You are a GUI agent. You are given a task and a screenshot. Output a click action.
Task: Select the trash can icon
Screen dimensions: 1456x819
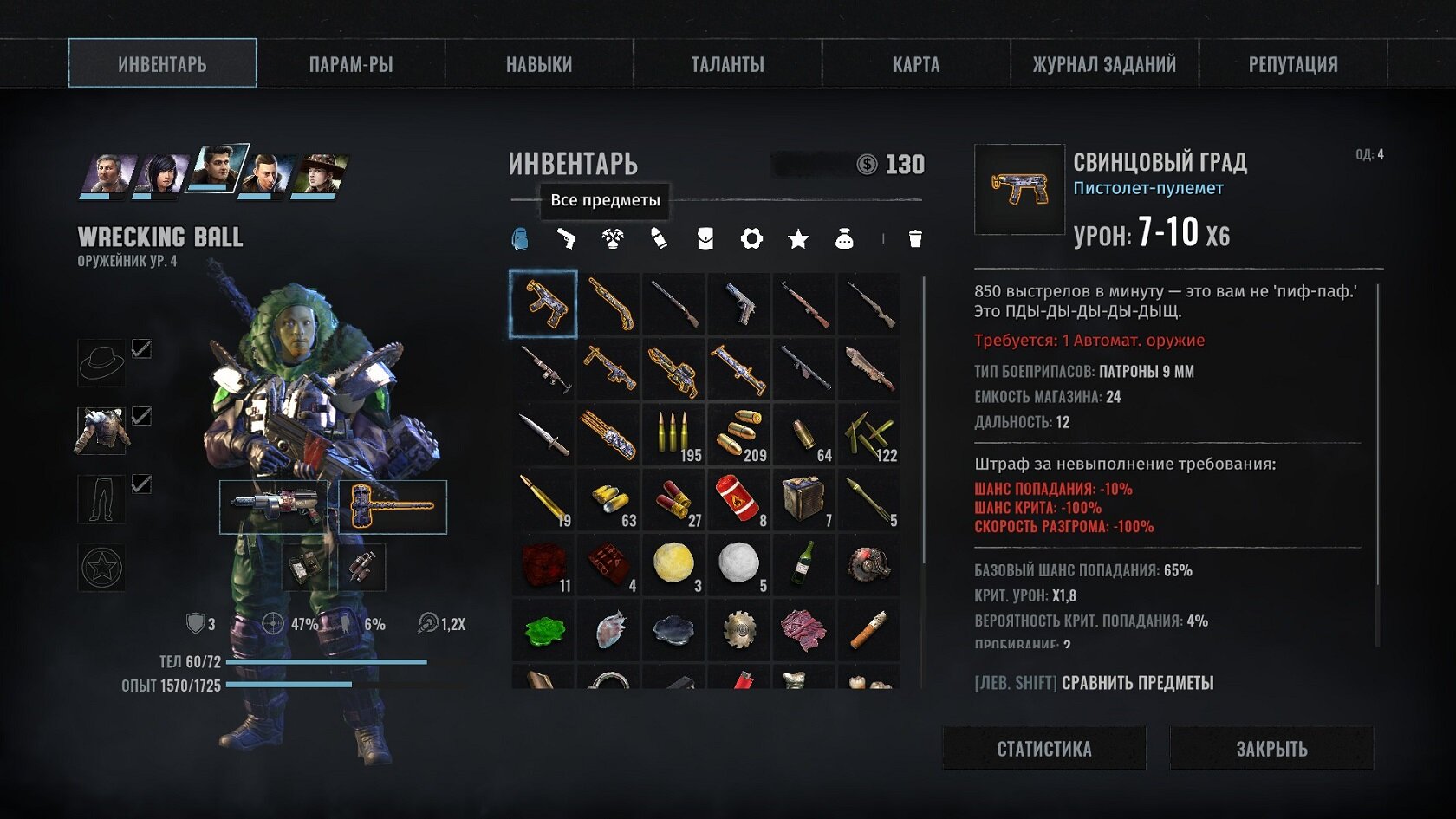click(x=915, y=238)
